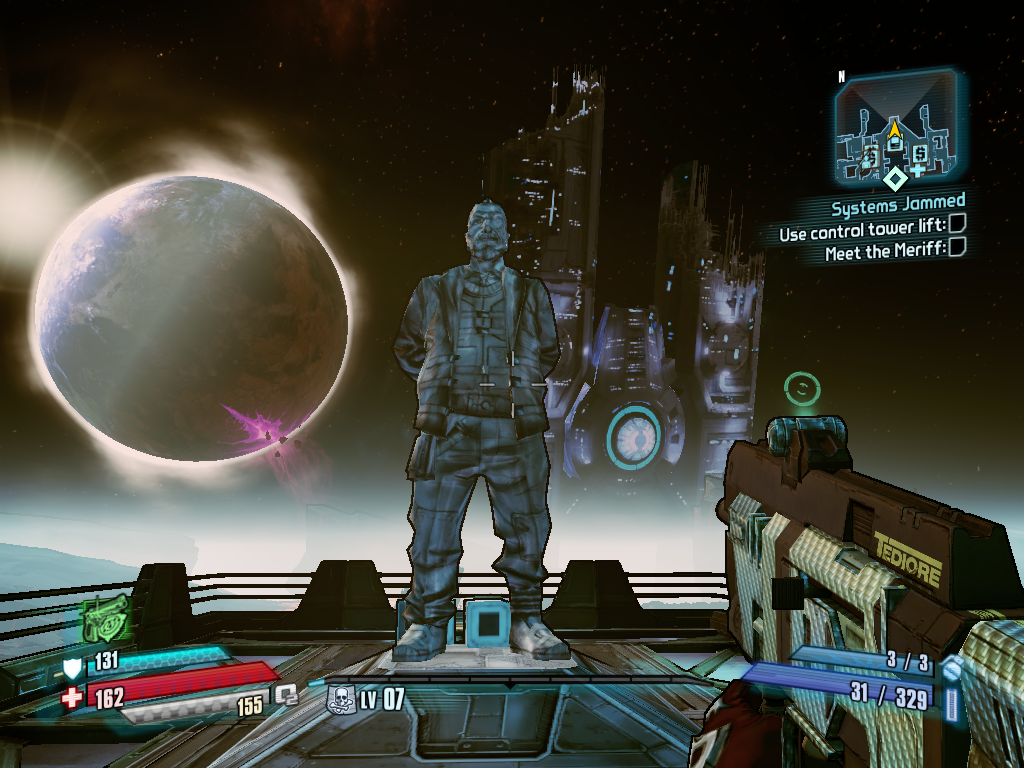This screenshot has height=768, width=1024.
Task: Select the Systems Jammed mission title
Action: [898, 207]
